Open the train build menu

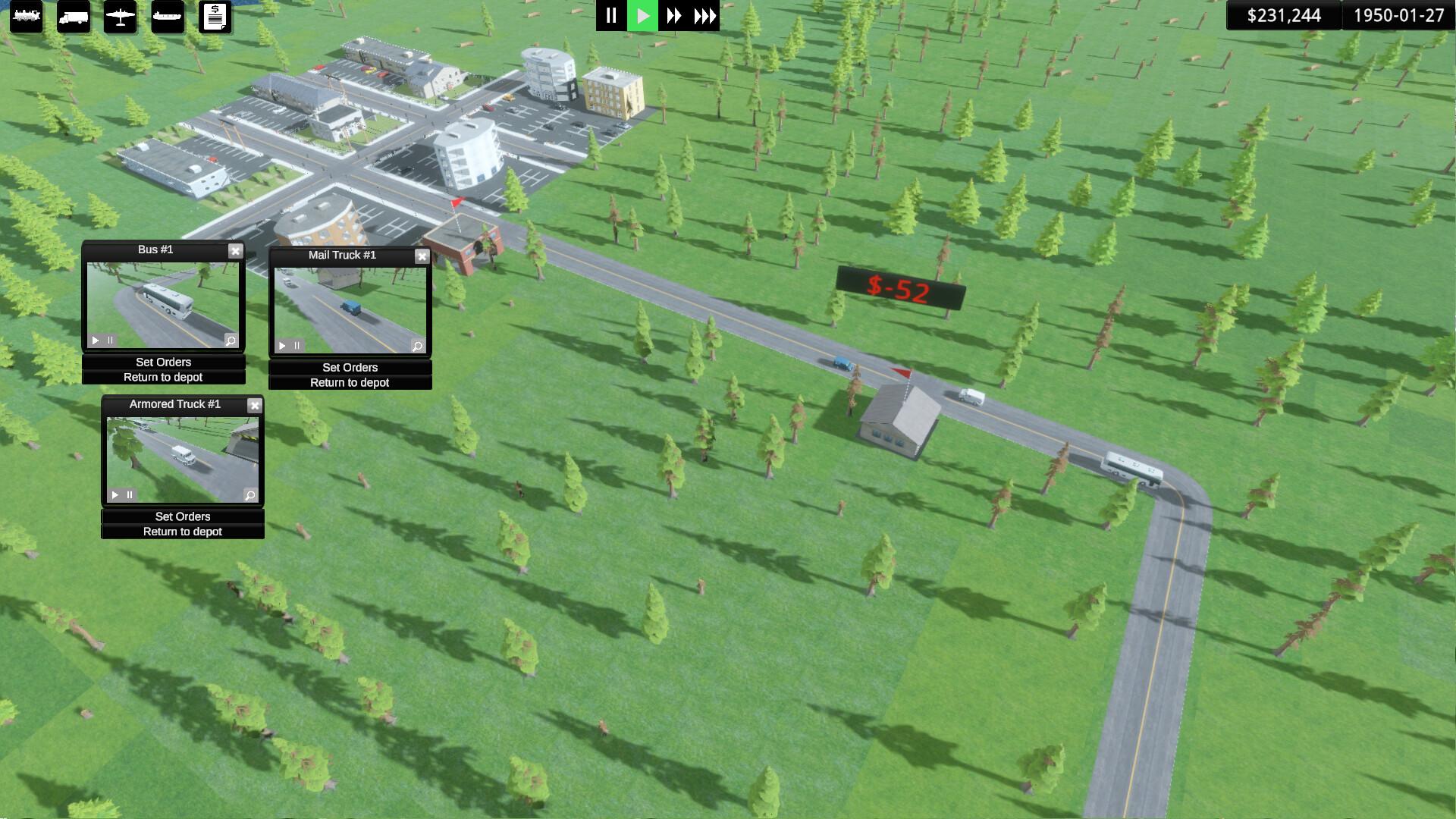(x=27, y=16)
